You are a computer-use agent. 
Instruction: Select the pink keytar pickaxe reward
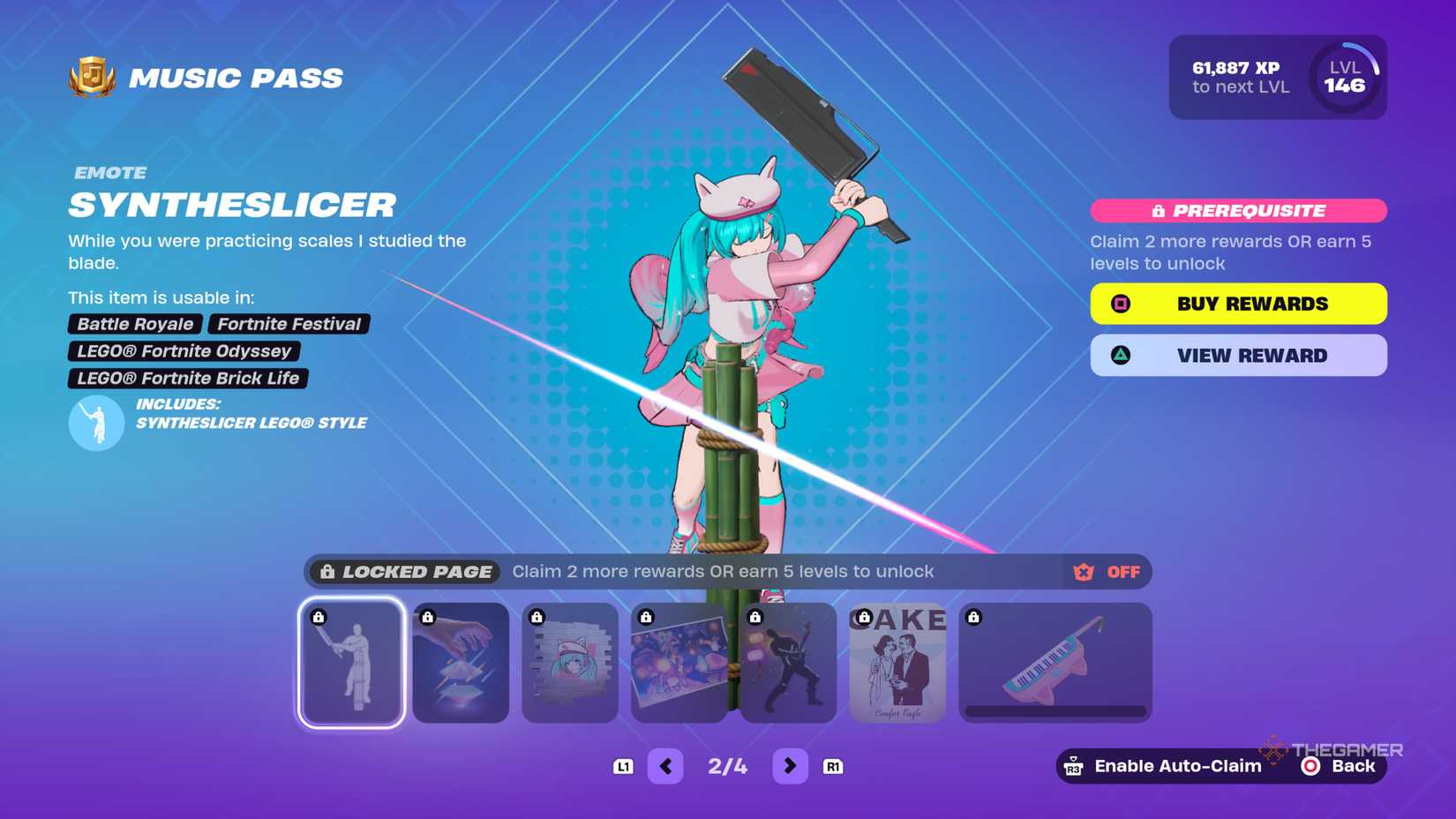tap(1055, 663)
